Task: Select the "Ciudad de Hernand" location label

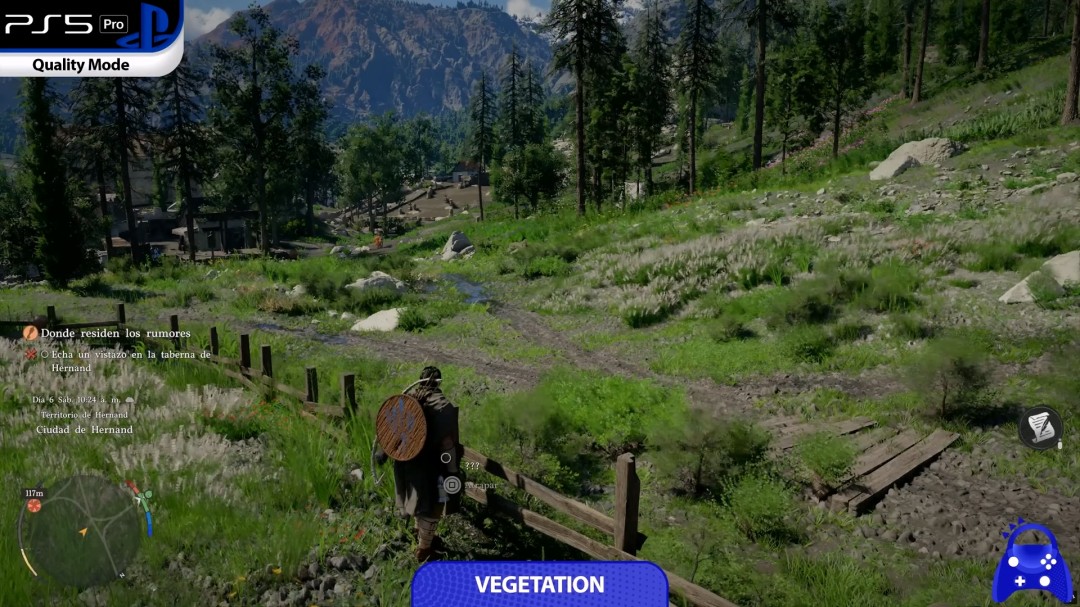Action: [84, 430]
